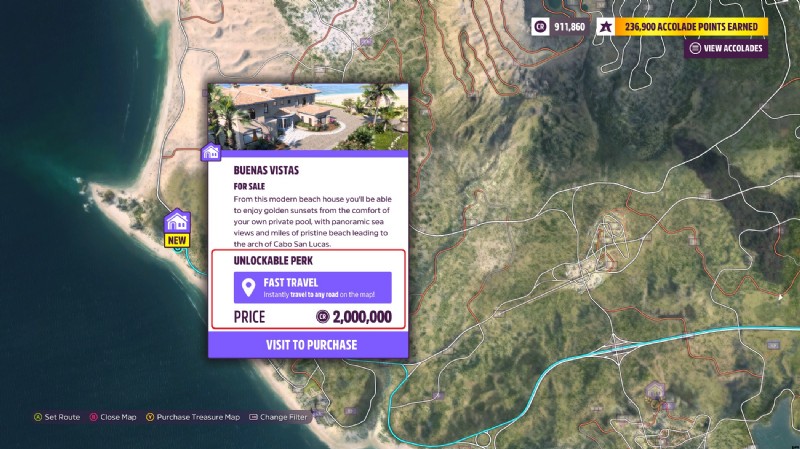Open the View Accolades panel

pyautogui.click(x=726, y=48)
